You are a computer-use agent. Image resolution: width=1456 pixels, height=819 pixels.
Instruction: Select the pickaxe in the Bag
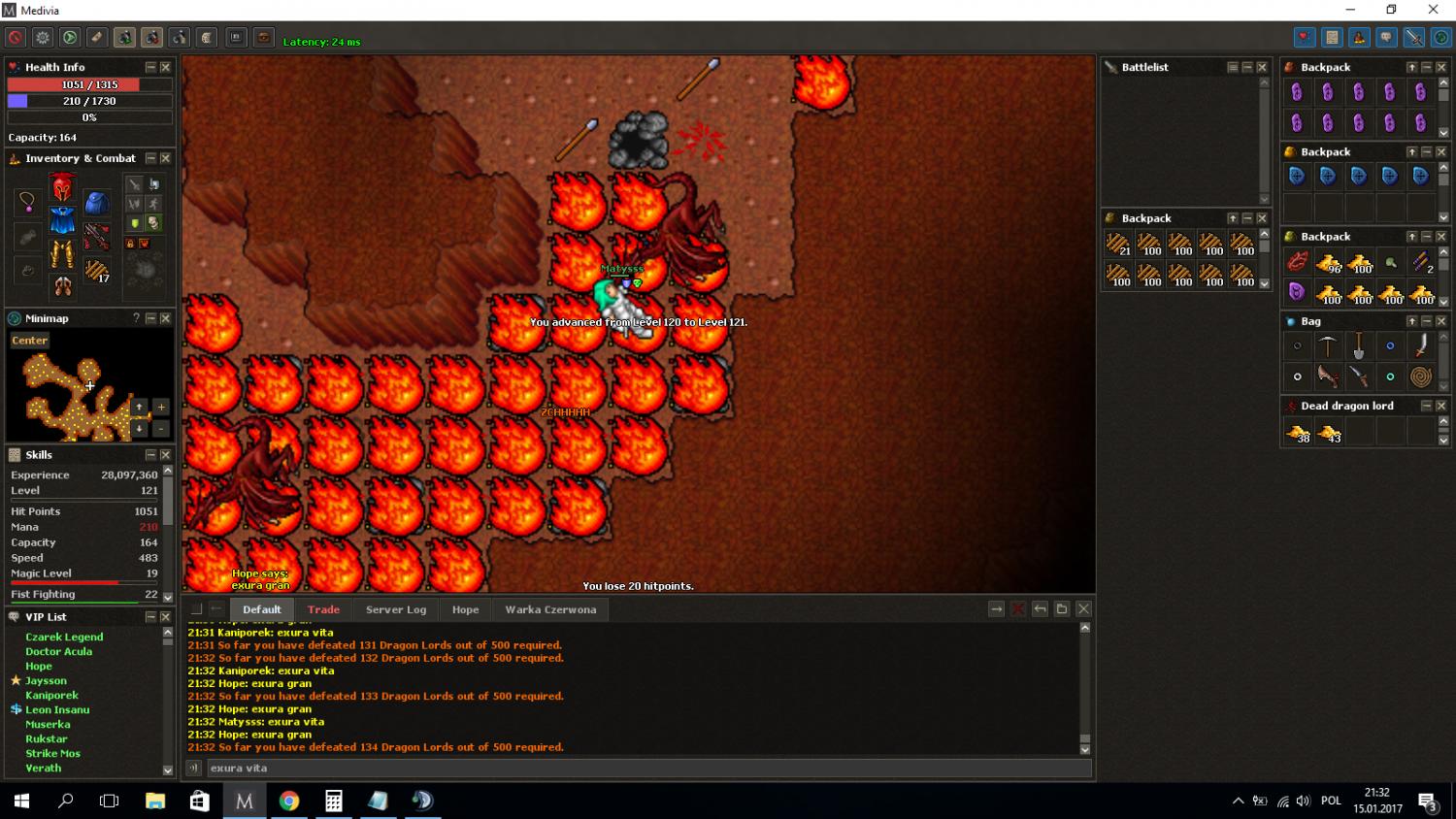click(1328, 345)
